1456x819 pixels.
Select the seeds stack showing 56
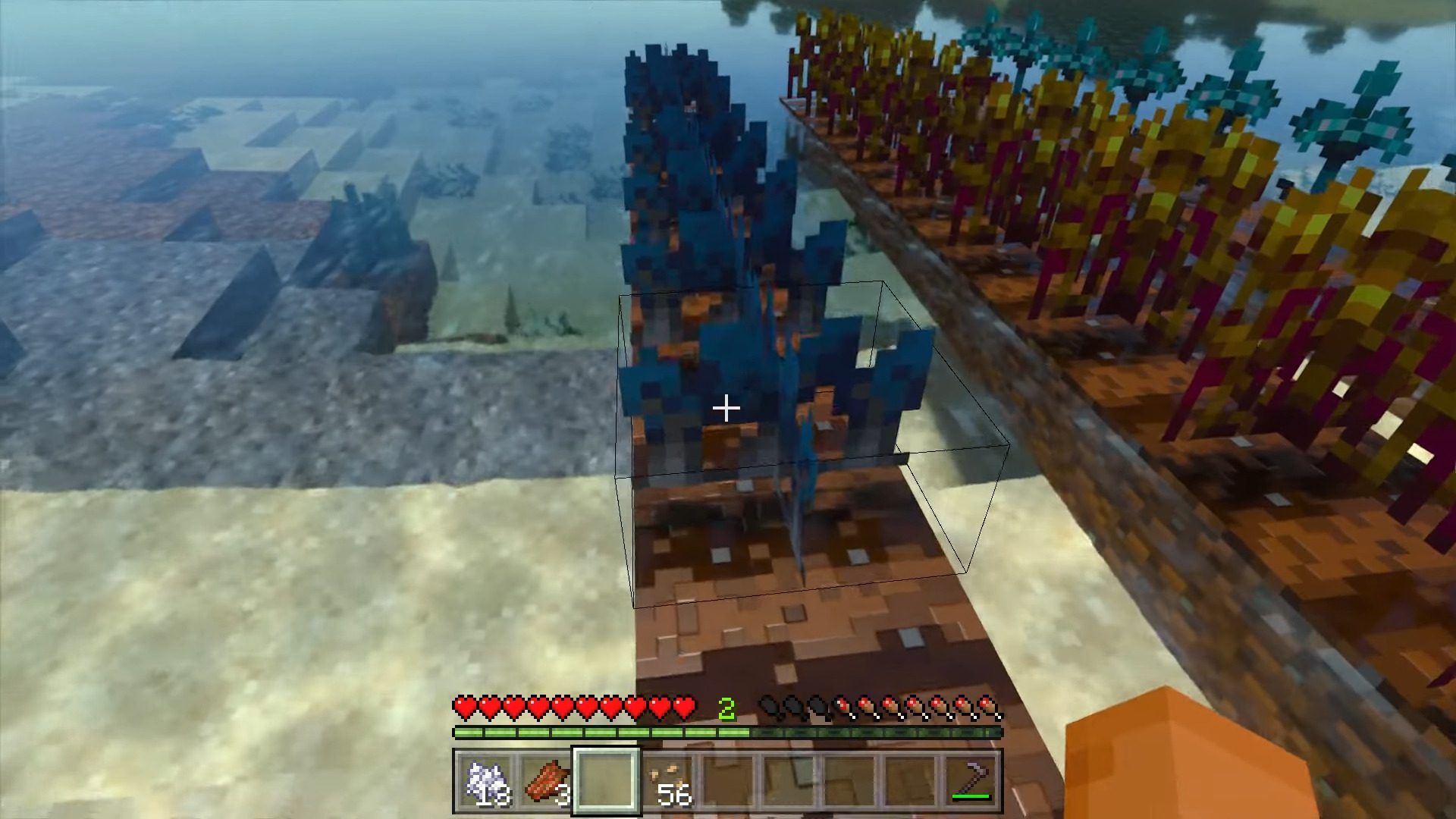pyautogui.click(x=669, y=781)
